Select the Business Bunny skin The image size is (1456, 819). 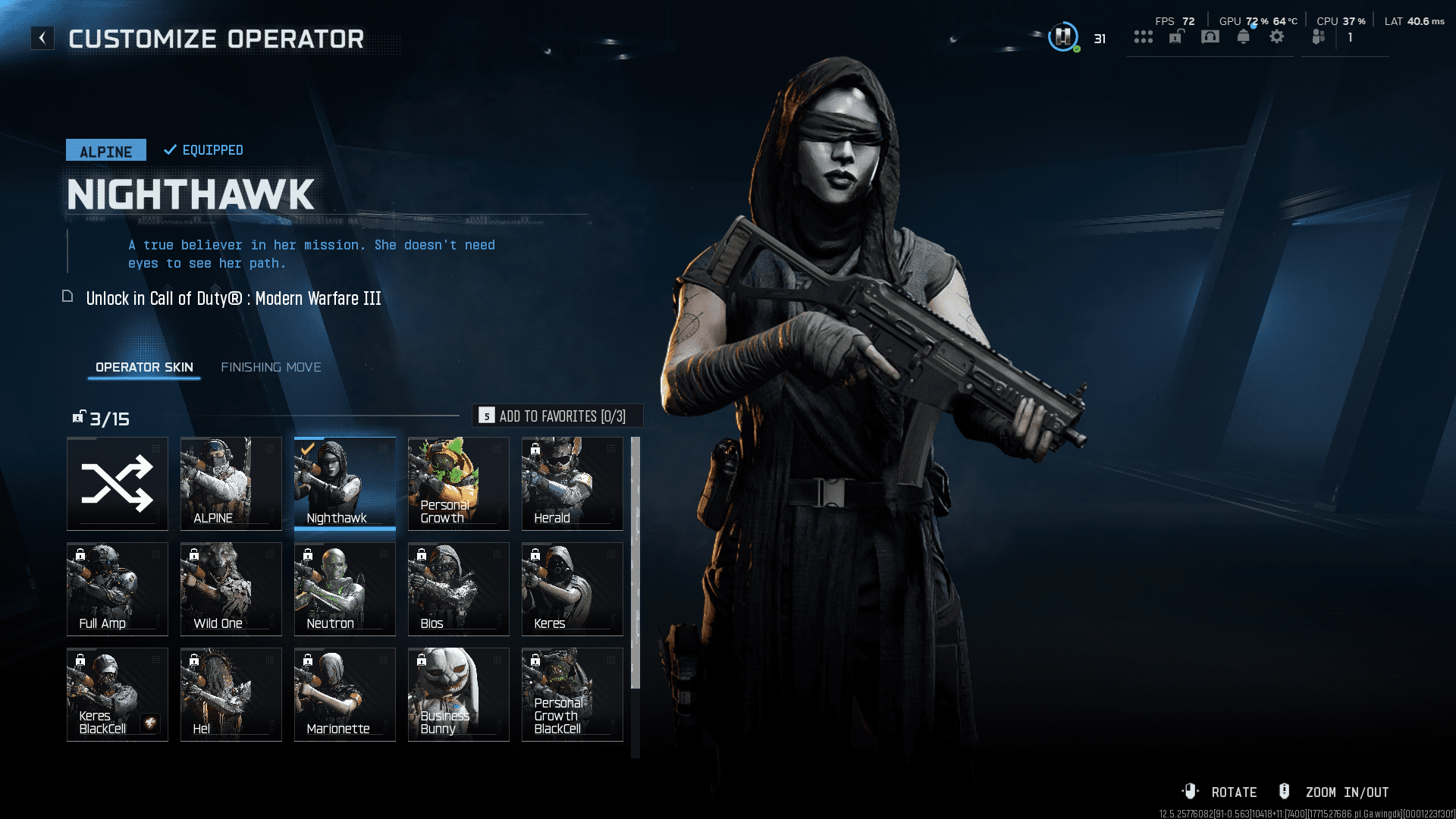(x=459, y=695)
